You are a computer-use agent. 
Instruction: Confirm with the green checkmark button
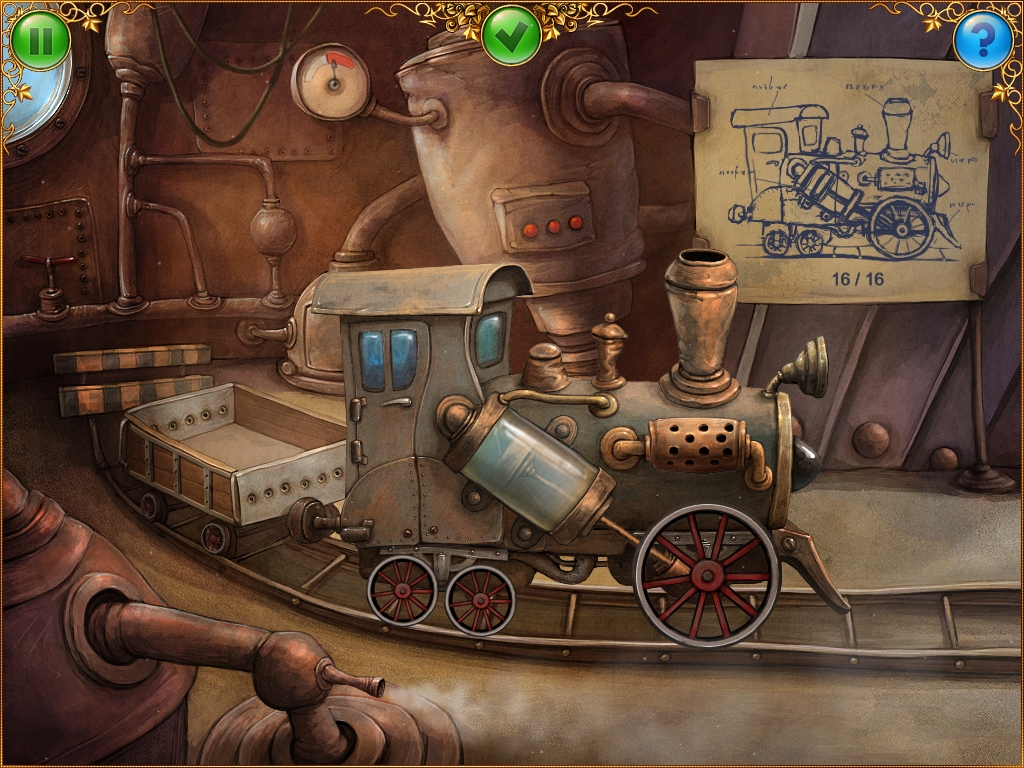[511, 37]
